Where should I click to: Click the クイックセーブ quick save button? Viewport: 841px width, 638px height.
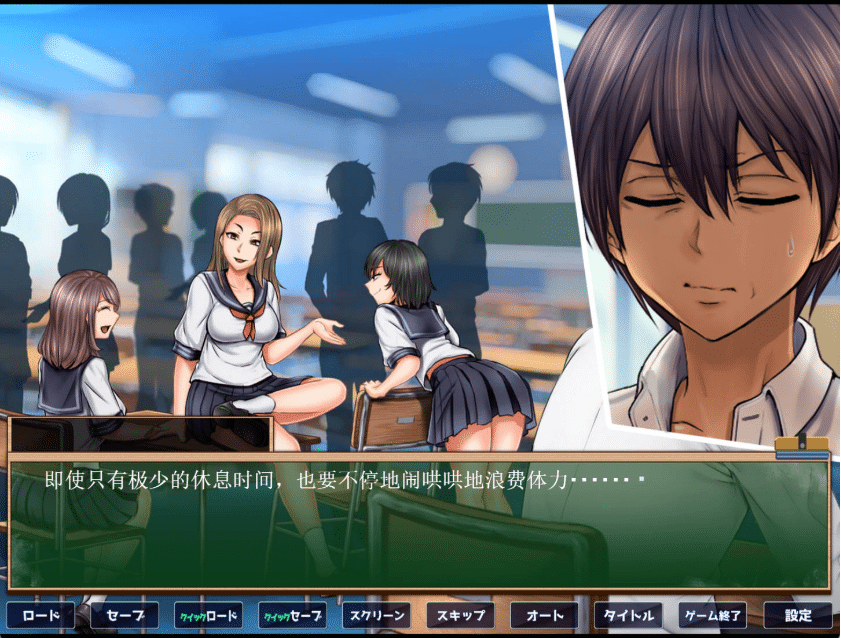click(292, 615)
